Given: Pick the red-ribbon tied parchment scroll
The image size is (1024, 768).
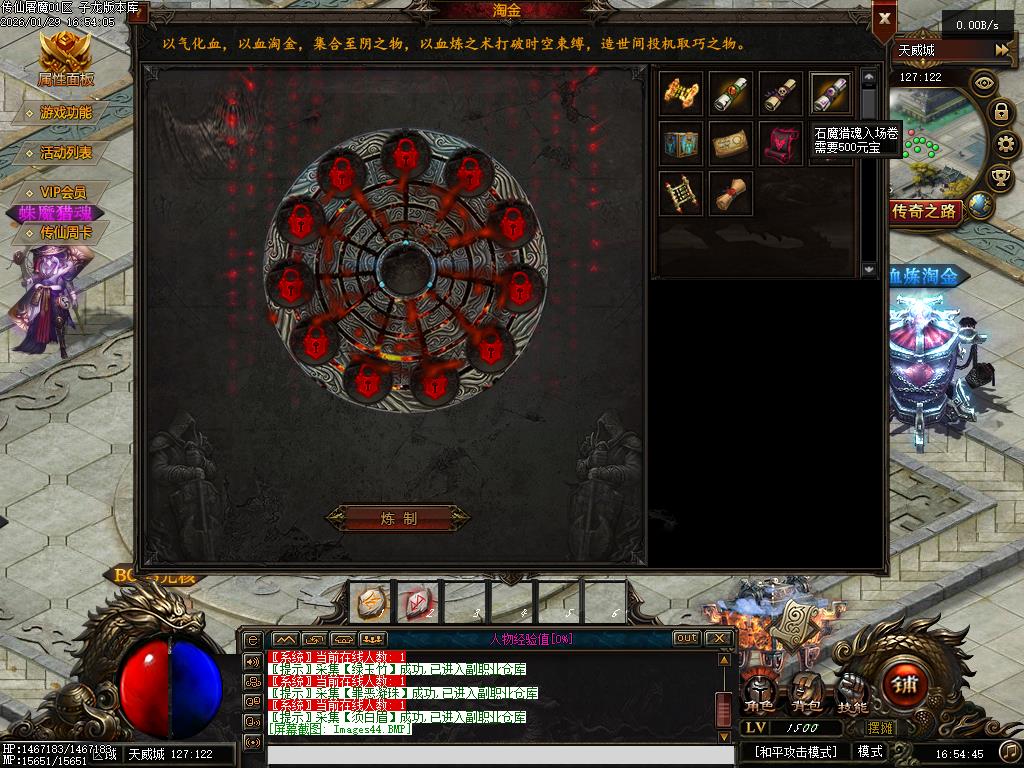Looking at the screenshot, I should pyautogui.click(x=731, y=193).
